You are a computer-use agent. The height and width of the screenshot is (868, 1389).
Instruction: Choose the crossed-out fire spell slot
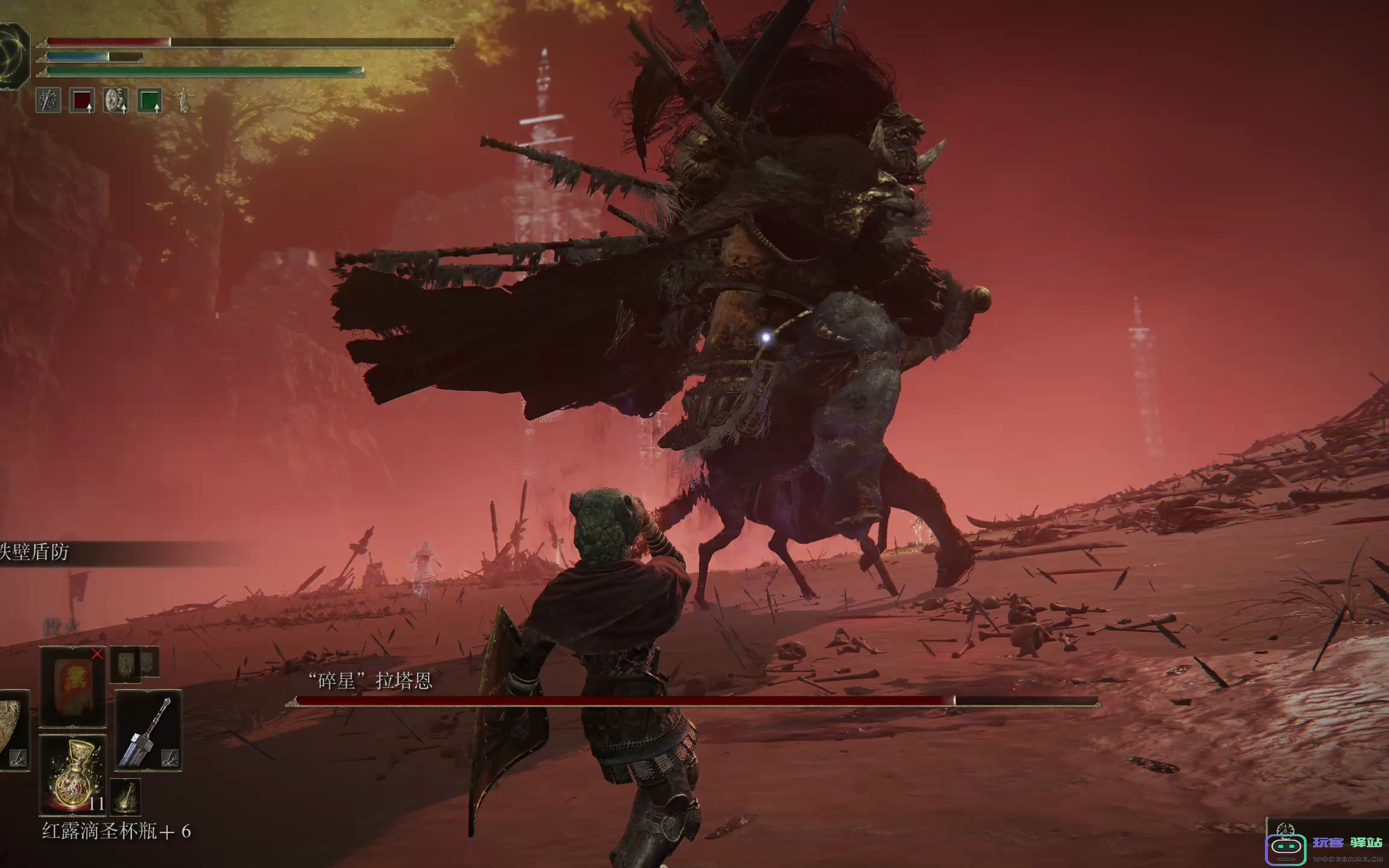click(x=73, y=686)
